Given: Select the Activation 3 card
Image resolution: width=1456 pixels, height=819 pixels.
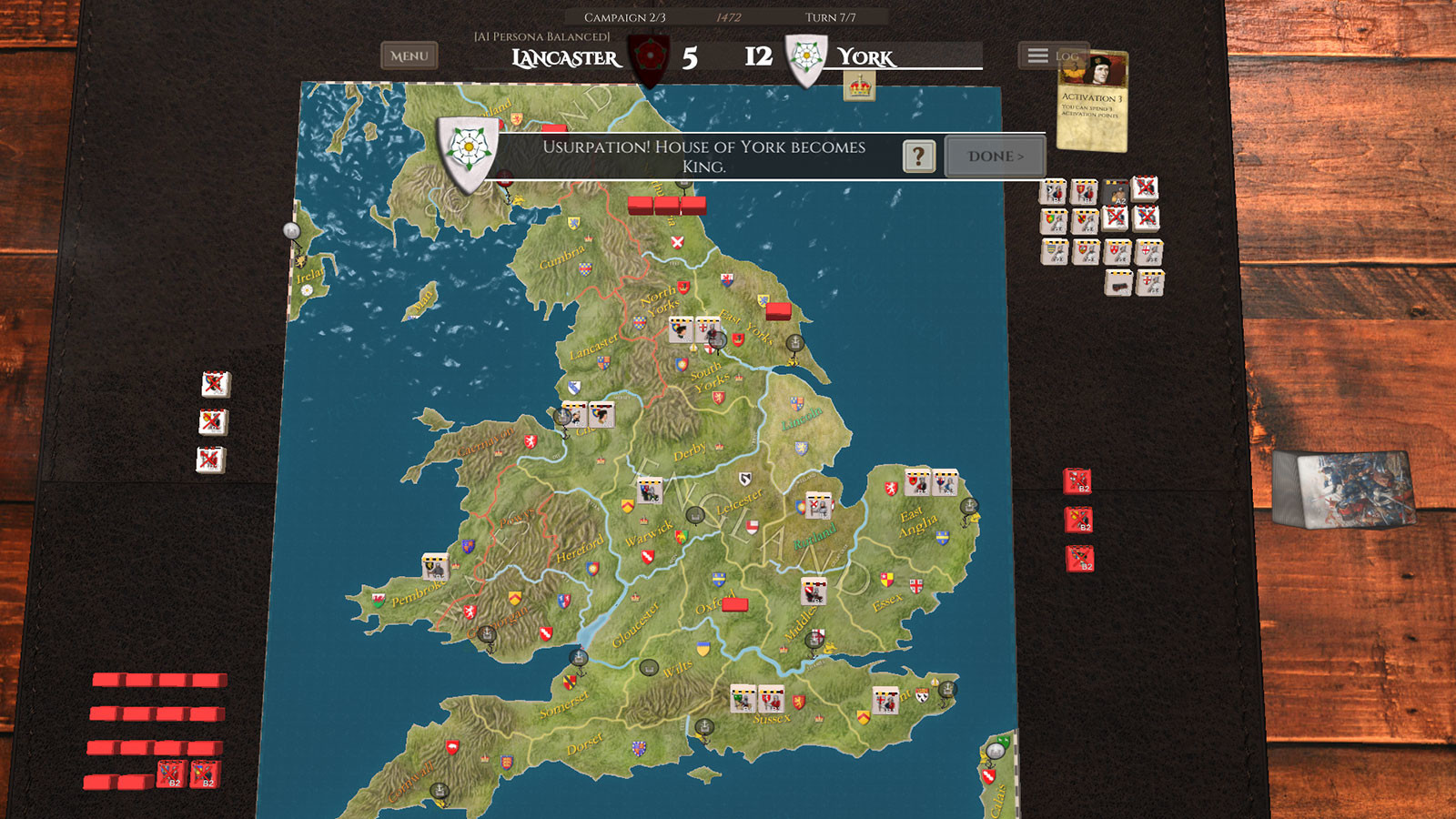Looking at the screenshot, I should (1093, 102).
